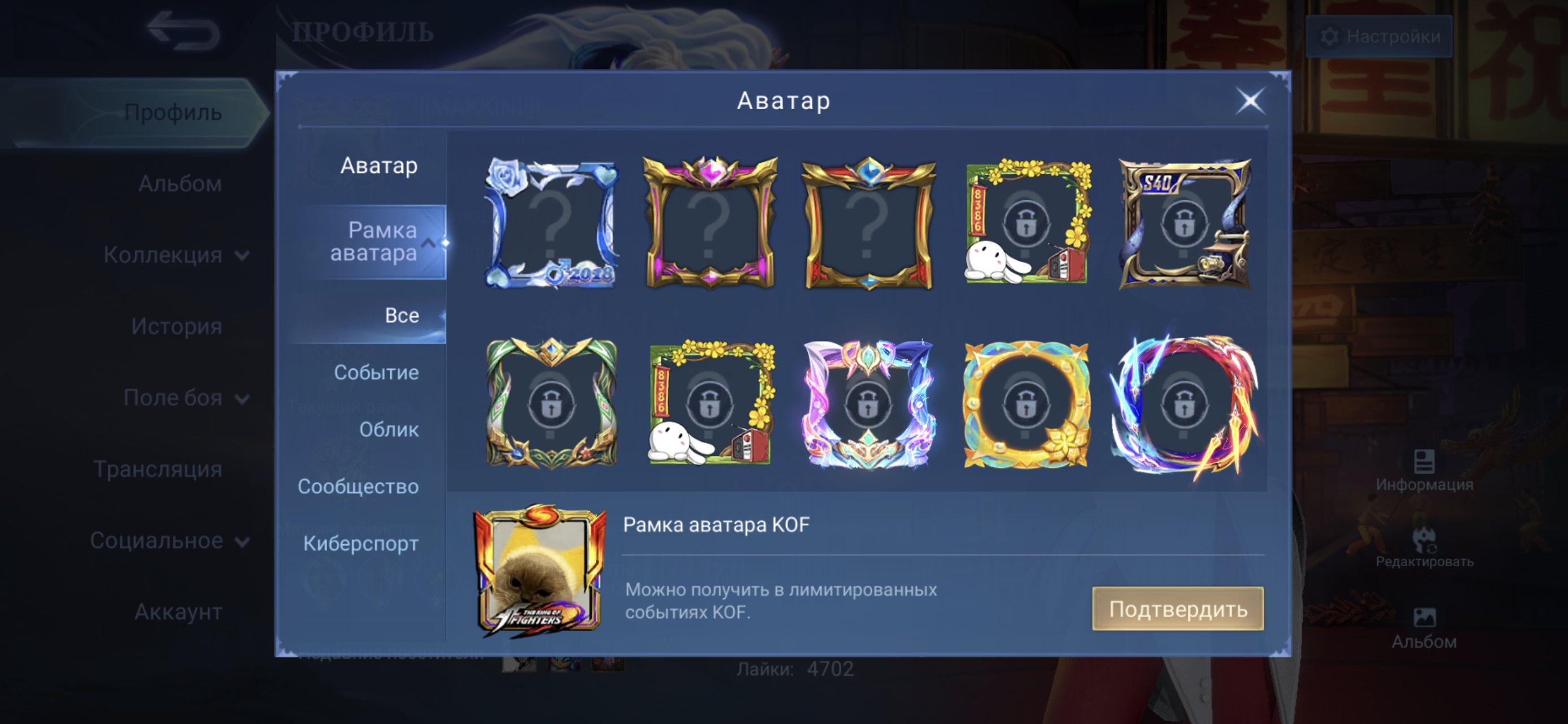
Task: Expand the Коллекция section in sidebar
Action: point(175,255)
